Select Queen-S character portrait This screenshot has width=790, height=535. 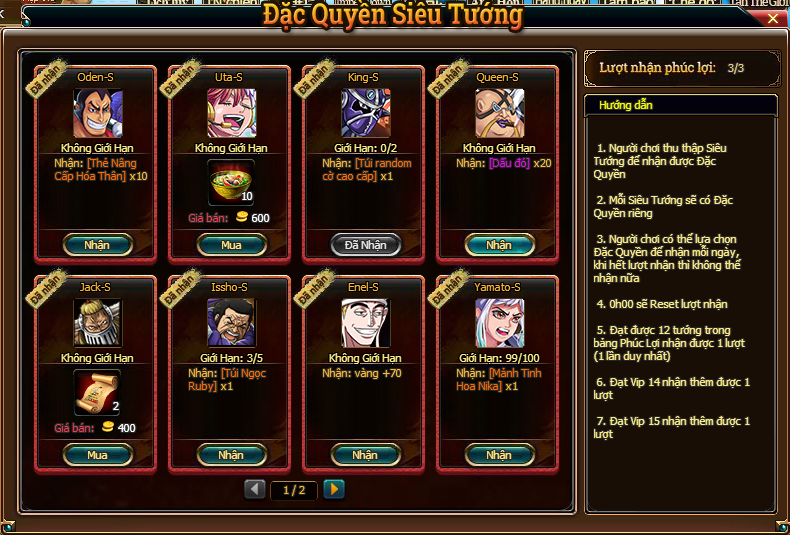coord(499,113)
